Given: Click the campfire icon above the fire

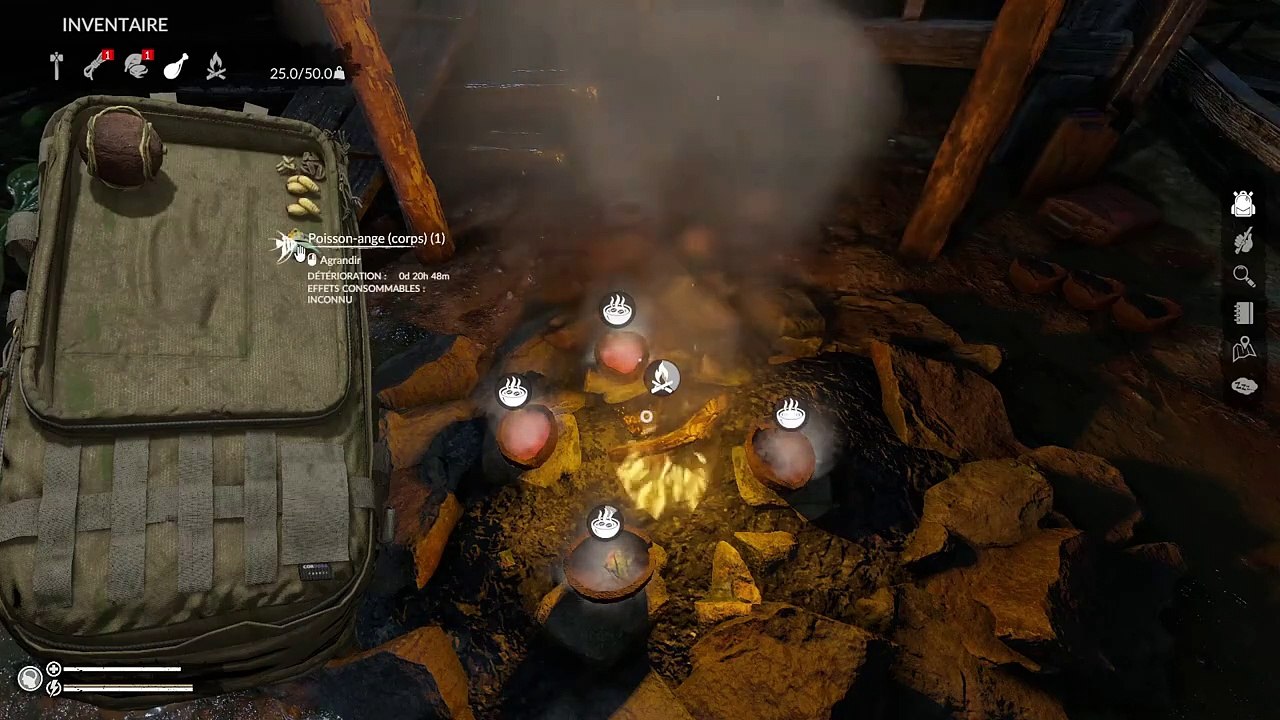Looking at the screenshot, I should pos(661,378).
